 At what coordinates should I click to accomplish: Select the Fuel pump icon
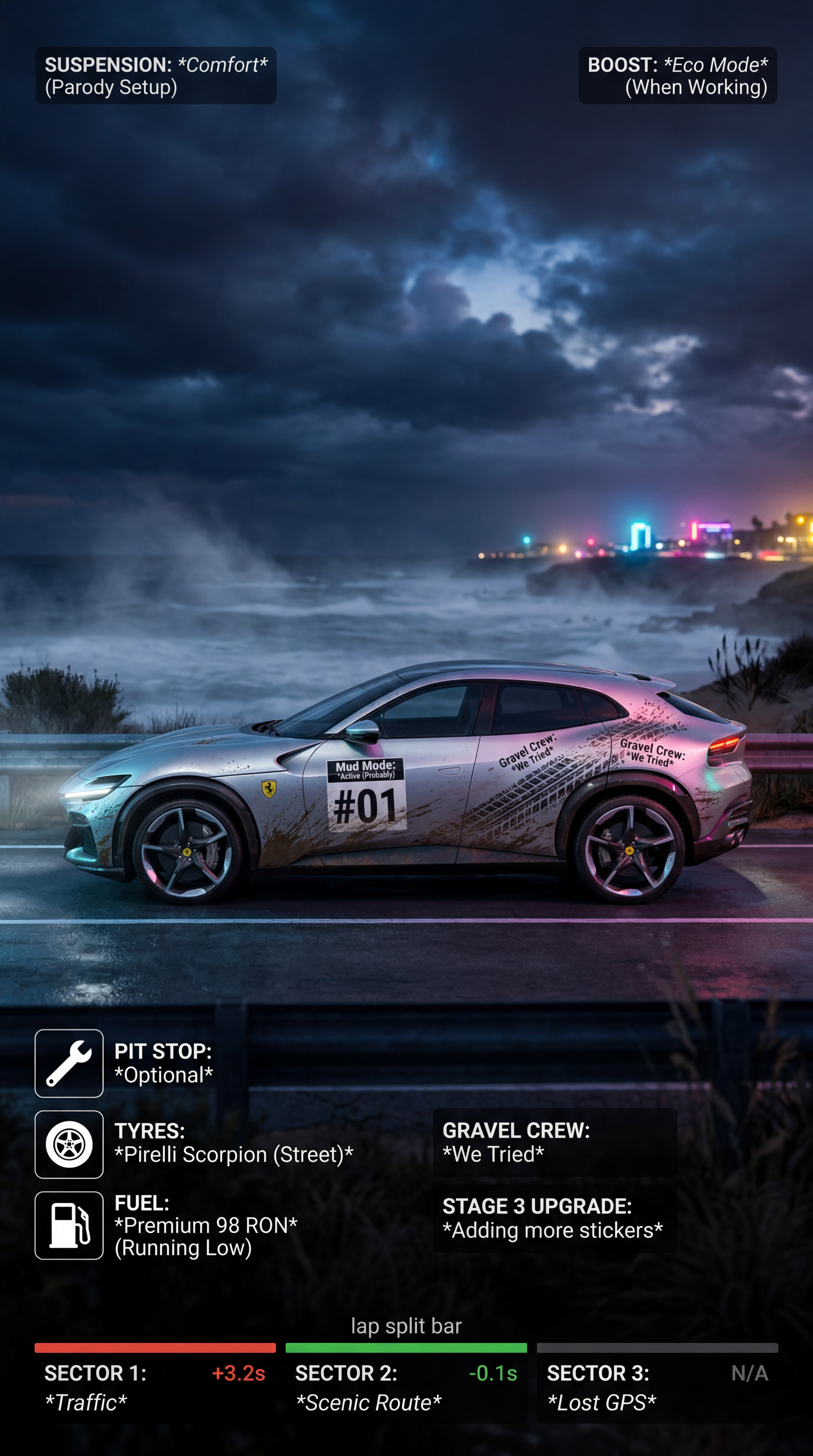pos(69,1225)
